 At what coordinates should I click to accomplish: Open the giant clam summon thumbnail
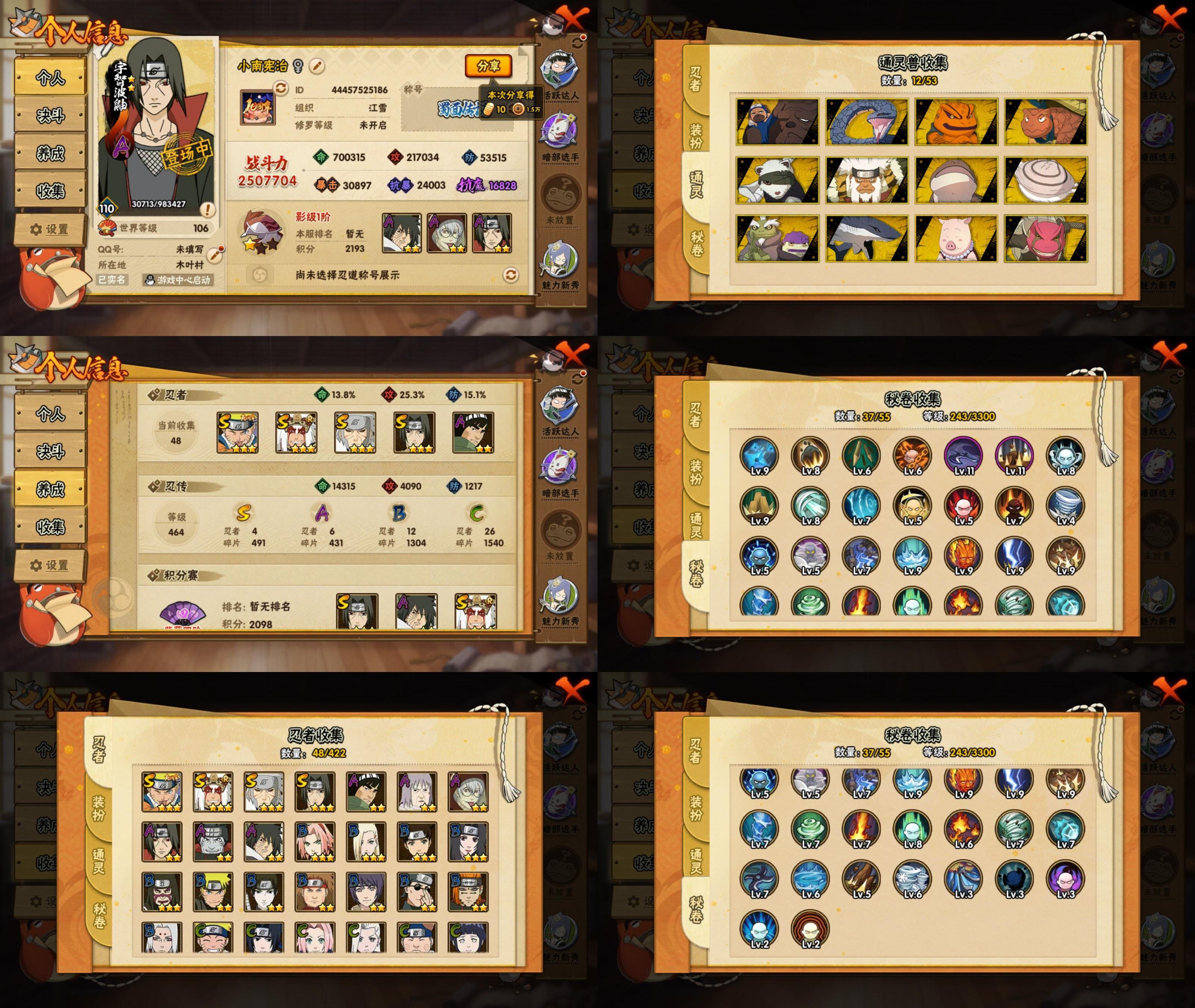tap(1046, 181)
